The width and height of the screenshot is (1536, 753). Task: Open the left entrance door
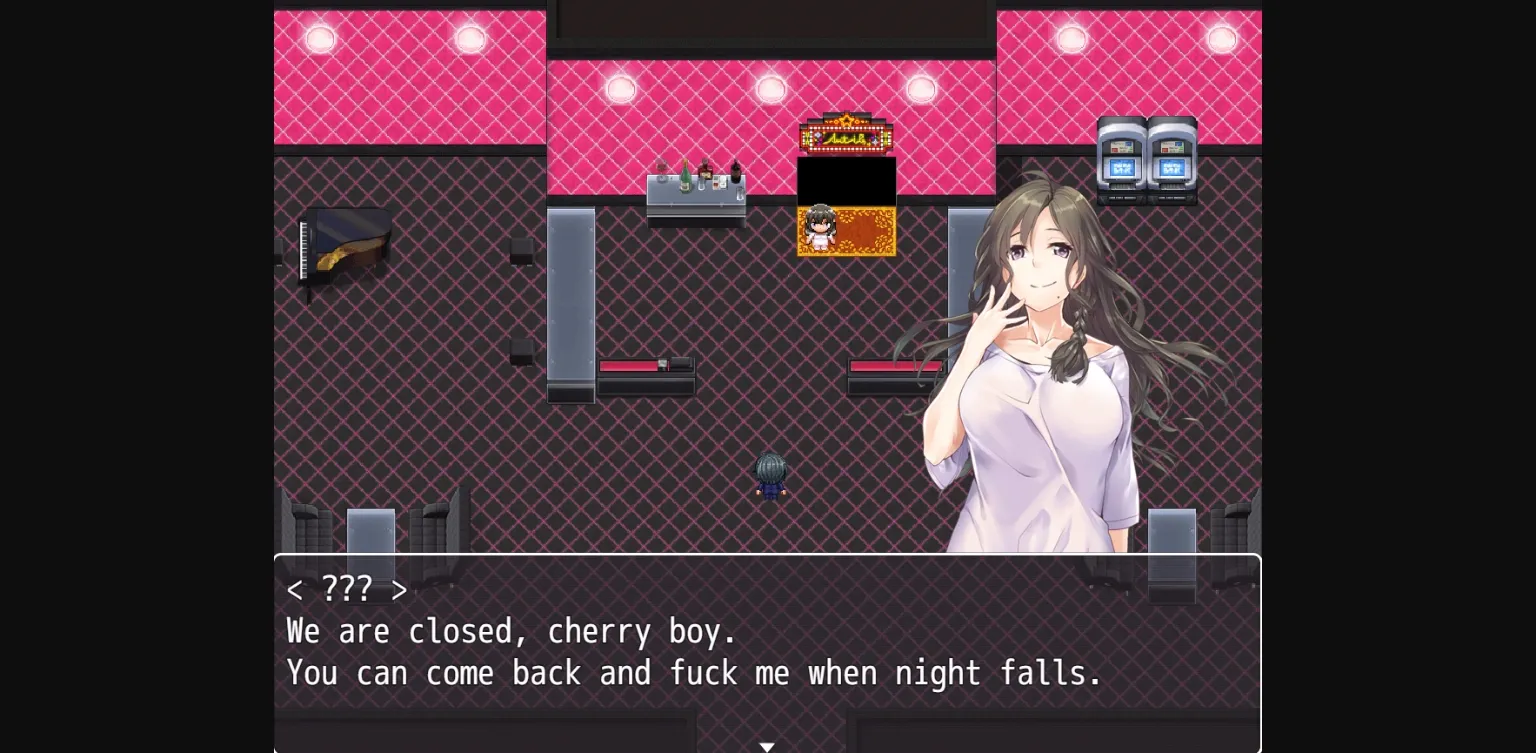click(370, 540)
